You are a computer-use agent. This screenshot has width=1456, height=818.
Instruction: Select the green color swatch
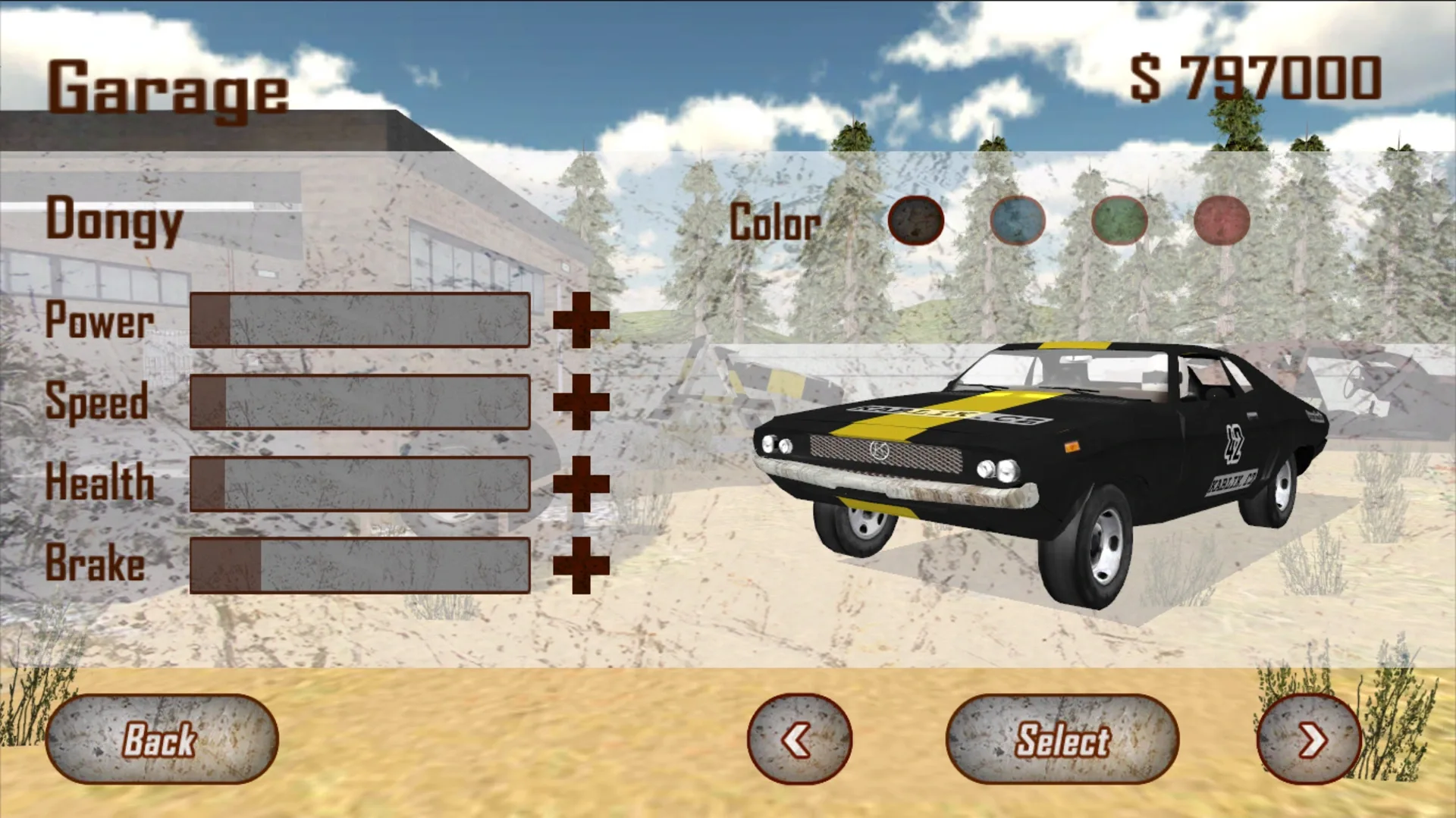coord(1119,221)
